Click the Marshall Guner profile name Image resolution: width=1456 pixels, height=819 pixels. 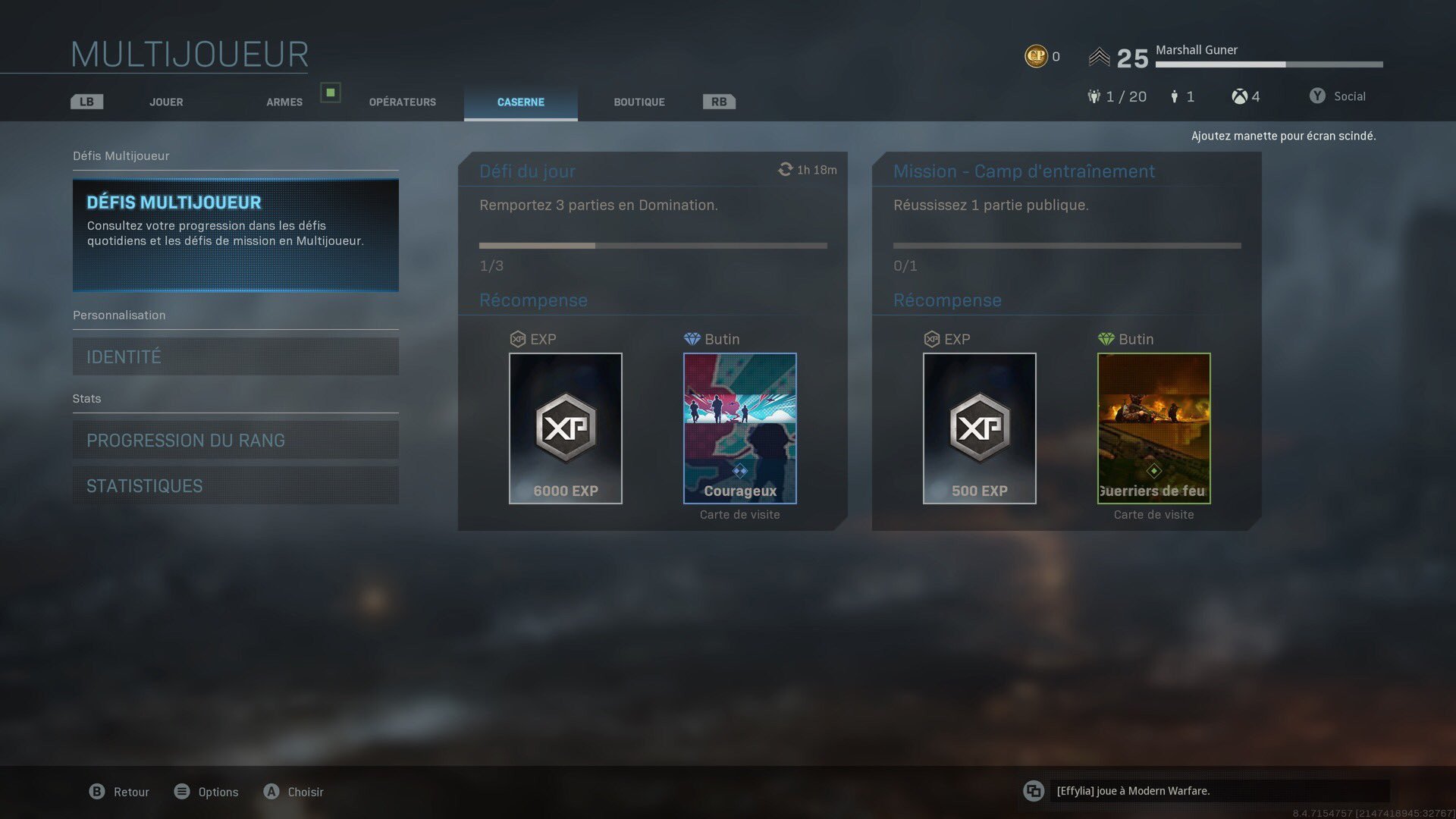click(x=1196, y=50)
